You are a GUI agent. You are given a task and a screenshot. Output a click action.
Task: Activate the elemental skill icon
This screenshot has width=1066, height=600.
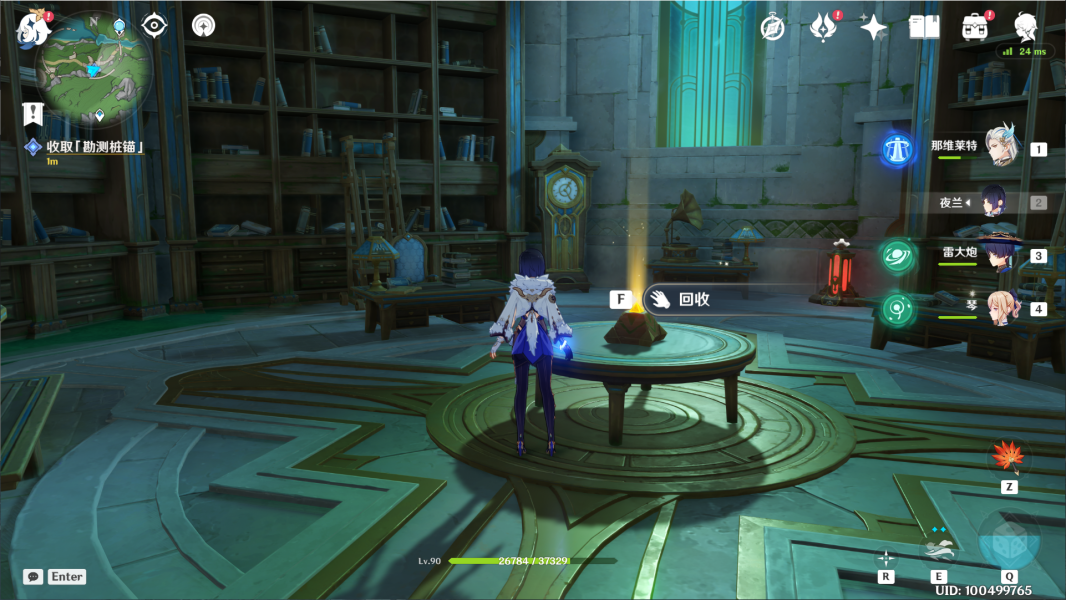click(938, 547)
